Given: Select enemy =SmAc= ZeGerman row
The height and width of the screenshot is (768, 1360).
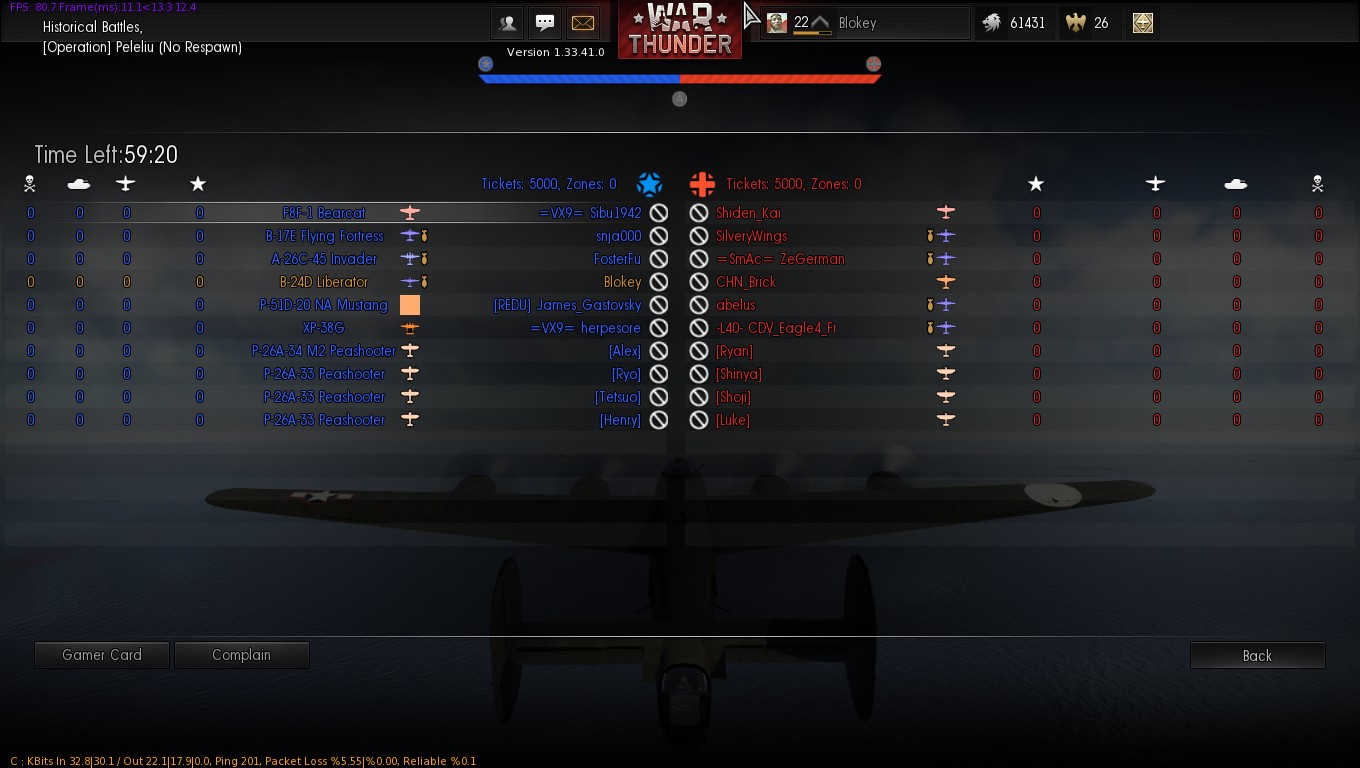Looking at the screenshot, I should 766,259.
